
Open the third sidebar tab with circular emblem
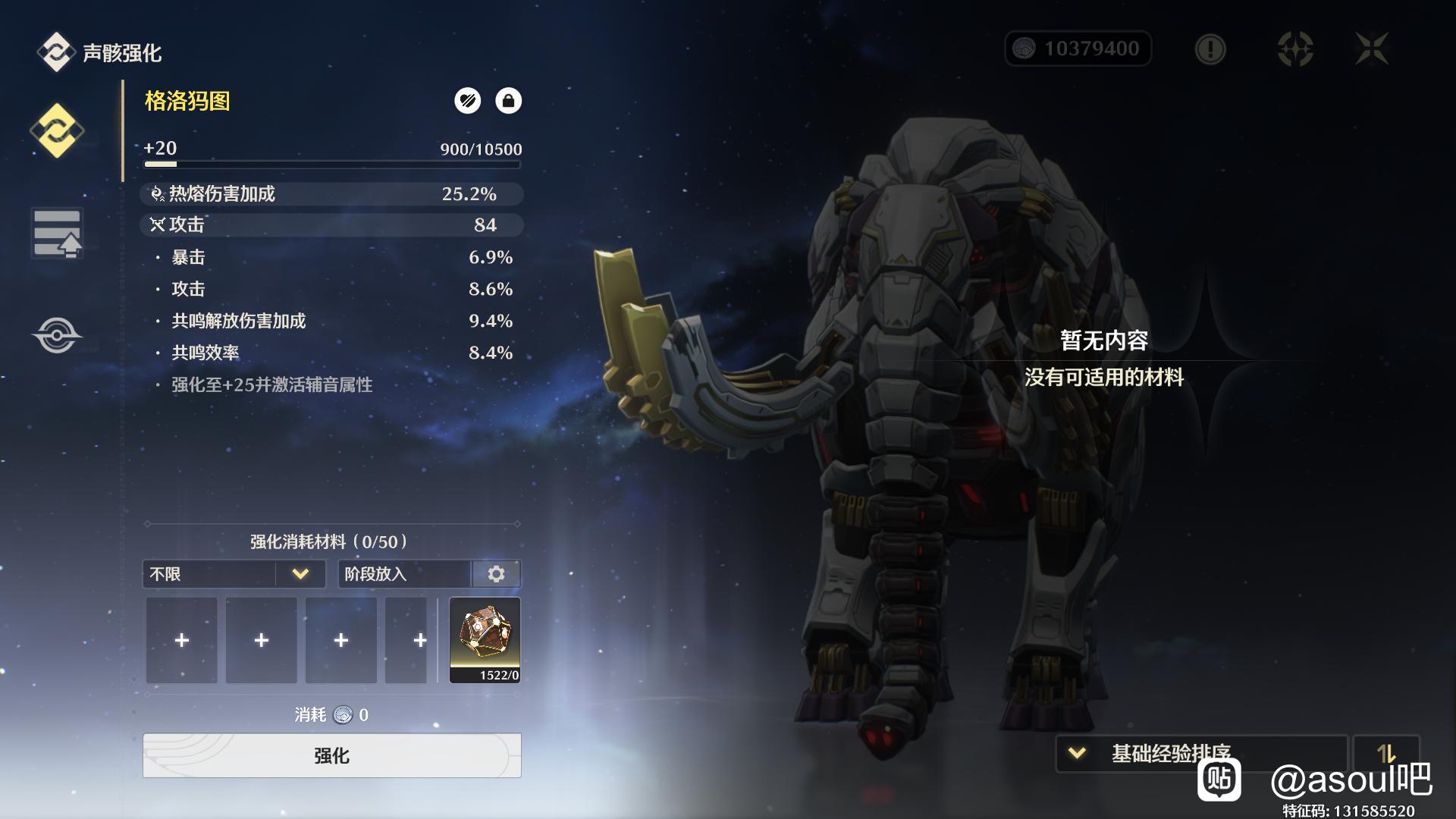click(x=57, y=335)
